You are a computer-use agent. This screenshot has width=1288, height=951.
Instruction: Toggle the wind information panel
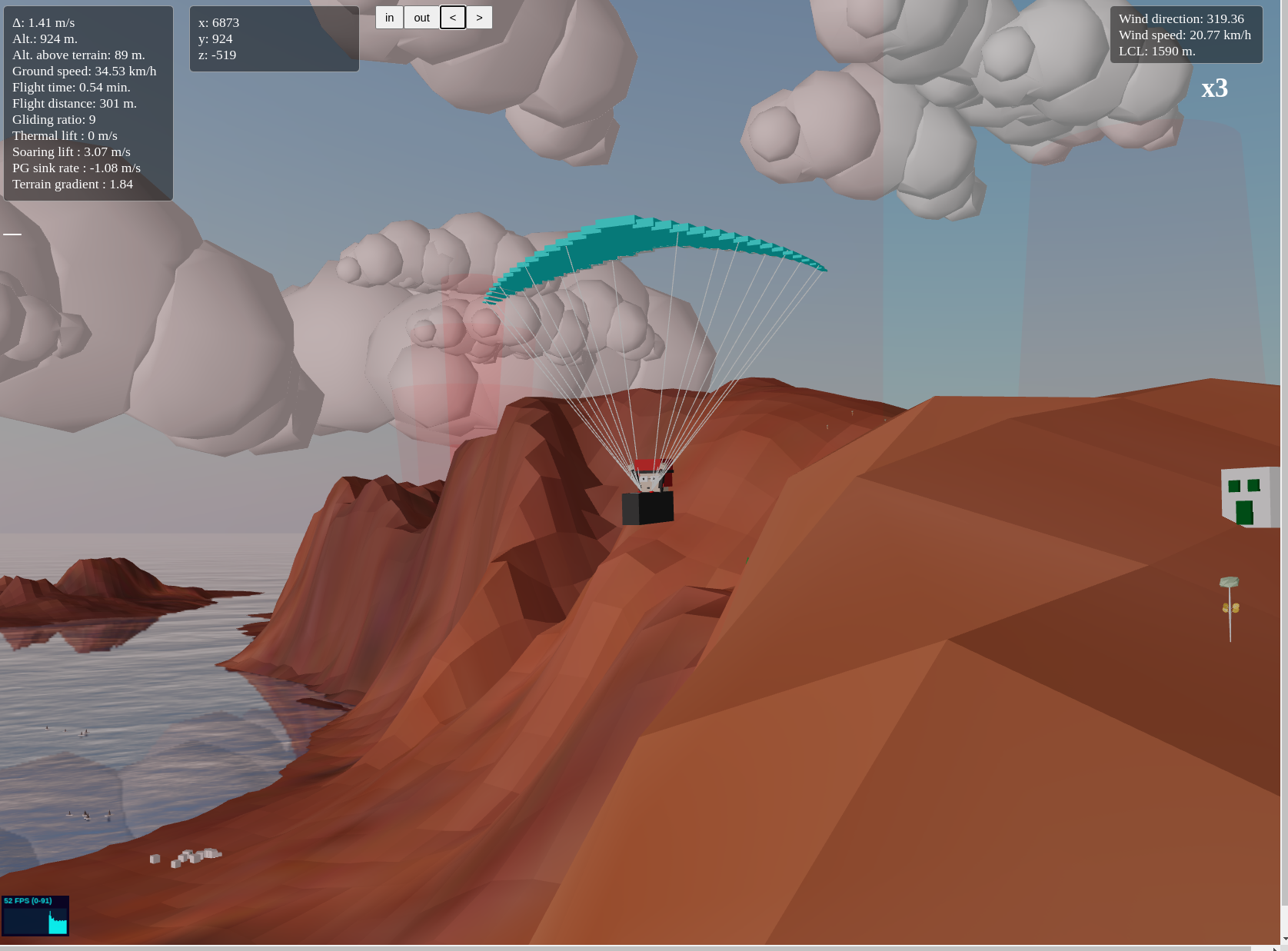click(x=1186, y=35)
